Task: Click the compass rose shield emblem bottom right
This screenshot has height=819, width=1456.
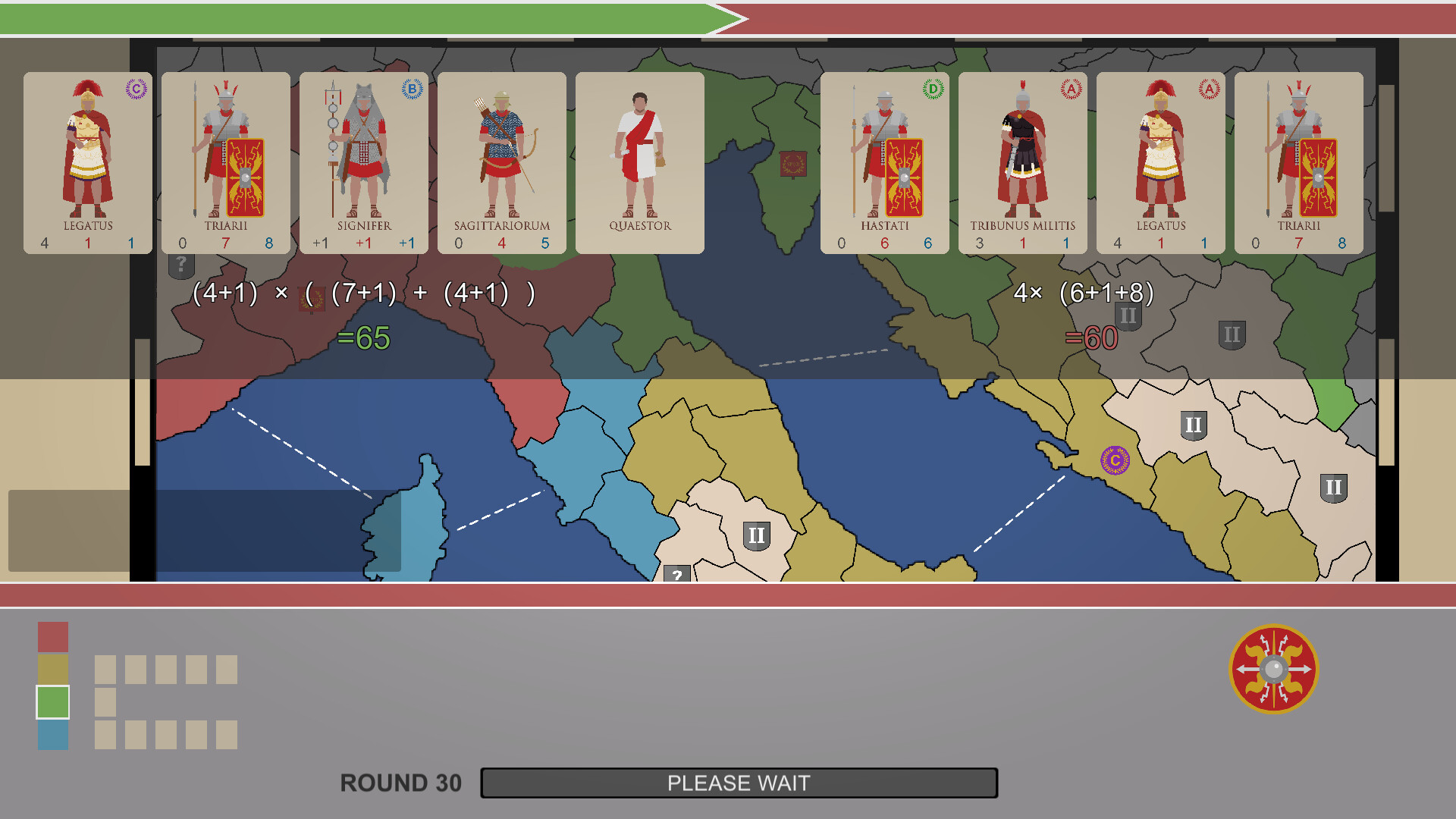Action: point(1273,668)
